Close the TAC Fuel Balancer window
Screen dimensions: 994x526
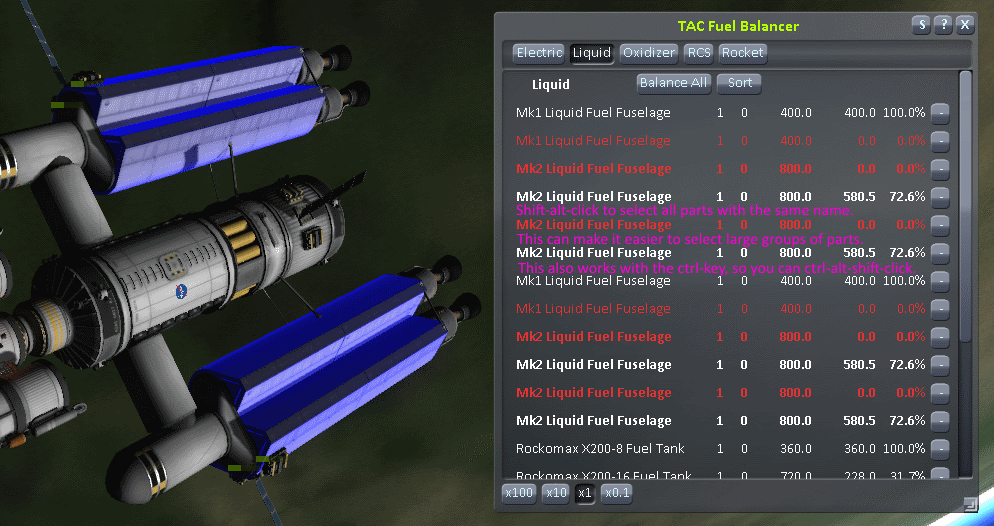965,25
